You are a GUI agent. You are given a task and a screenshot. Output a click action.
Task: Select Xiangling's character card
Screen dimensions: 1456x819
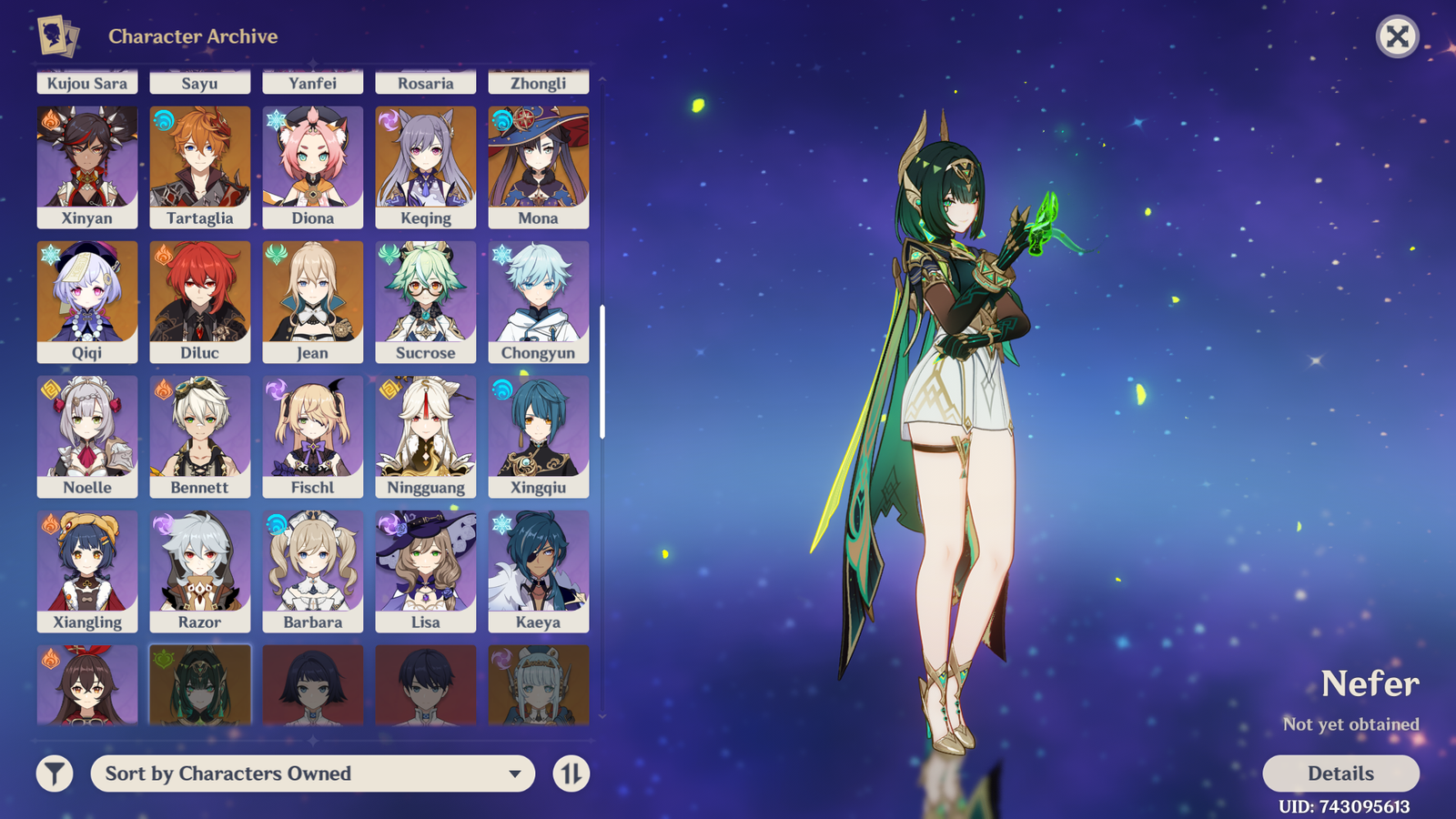[x=87, y=571]
